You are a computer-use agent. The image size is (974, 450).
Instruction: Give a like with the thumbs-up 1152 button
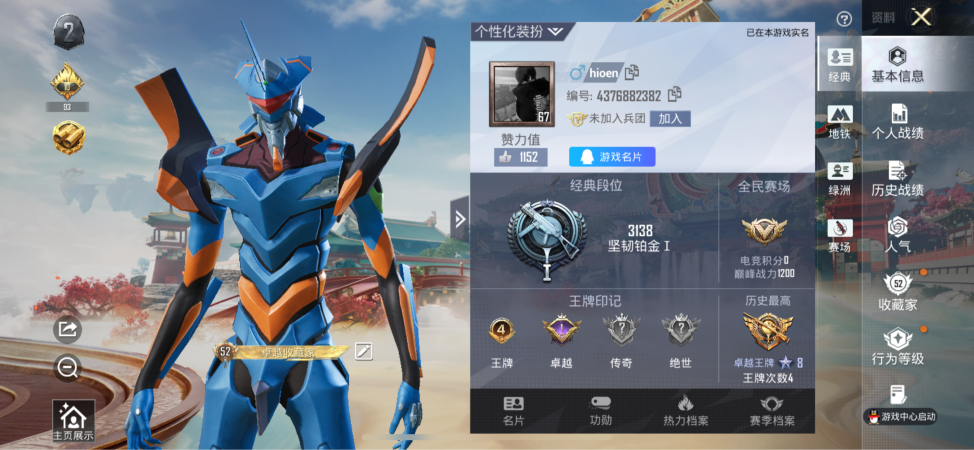(520, 157)
